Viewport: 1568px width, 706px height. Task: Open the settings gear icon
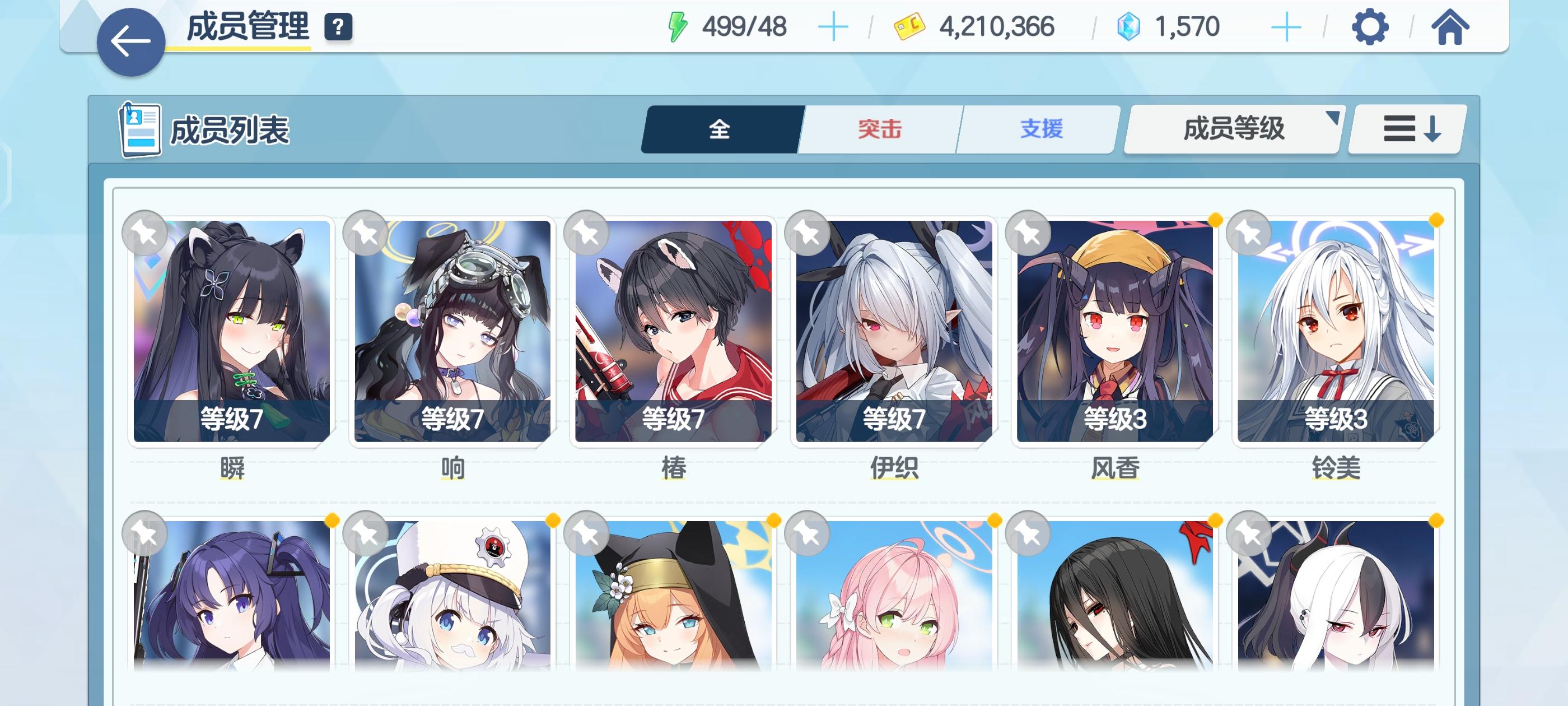[x=1371, y=27]
